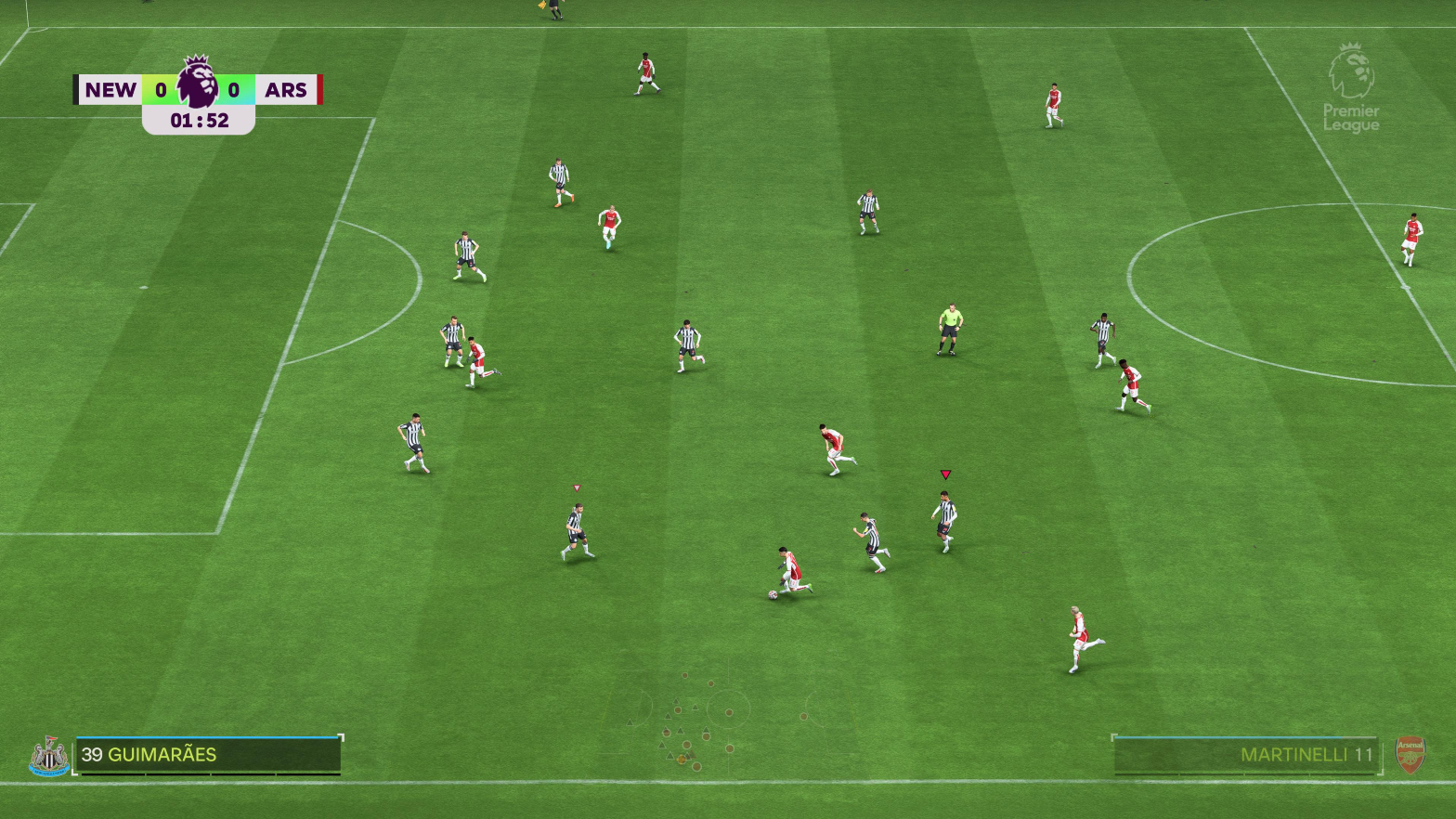Click the red stripe beside the ARS label

click(x=320, y=89)
